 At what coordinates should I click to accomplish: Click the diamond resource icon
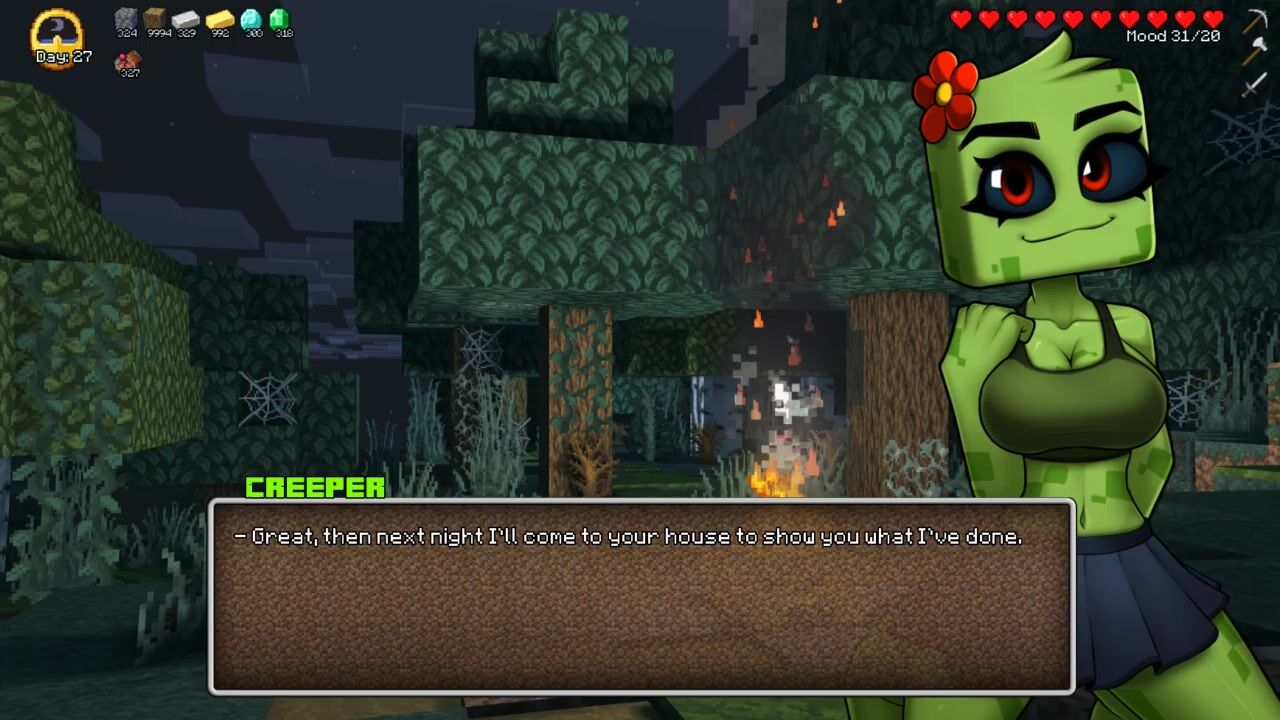point(251,19)
